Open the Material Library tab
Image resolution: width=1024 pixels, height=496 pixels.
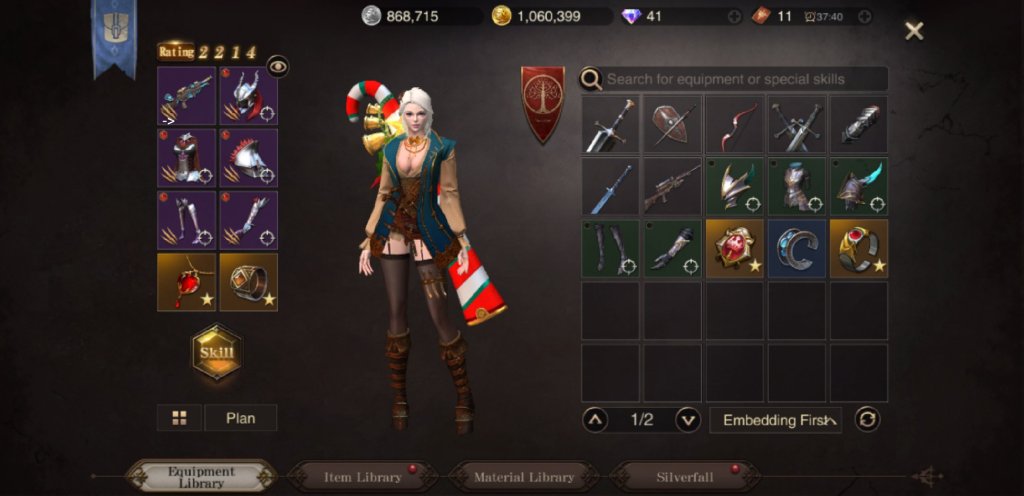point(524,477)
